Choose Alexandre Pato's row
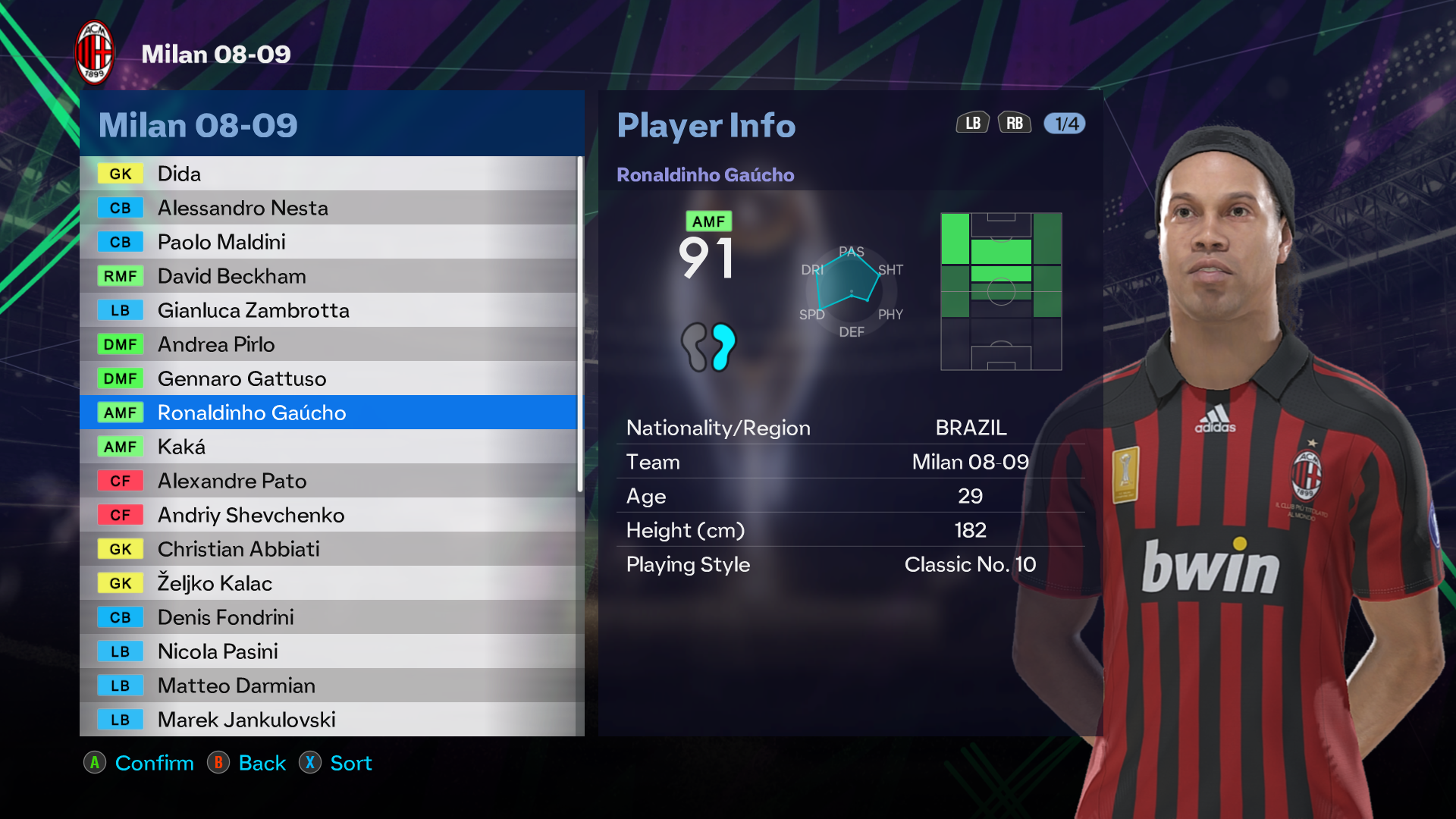Screen dimensions: 1456x819 [x=328, y=481]
